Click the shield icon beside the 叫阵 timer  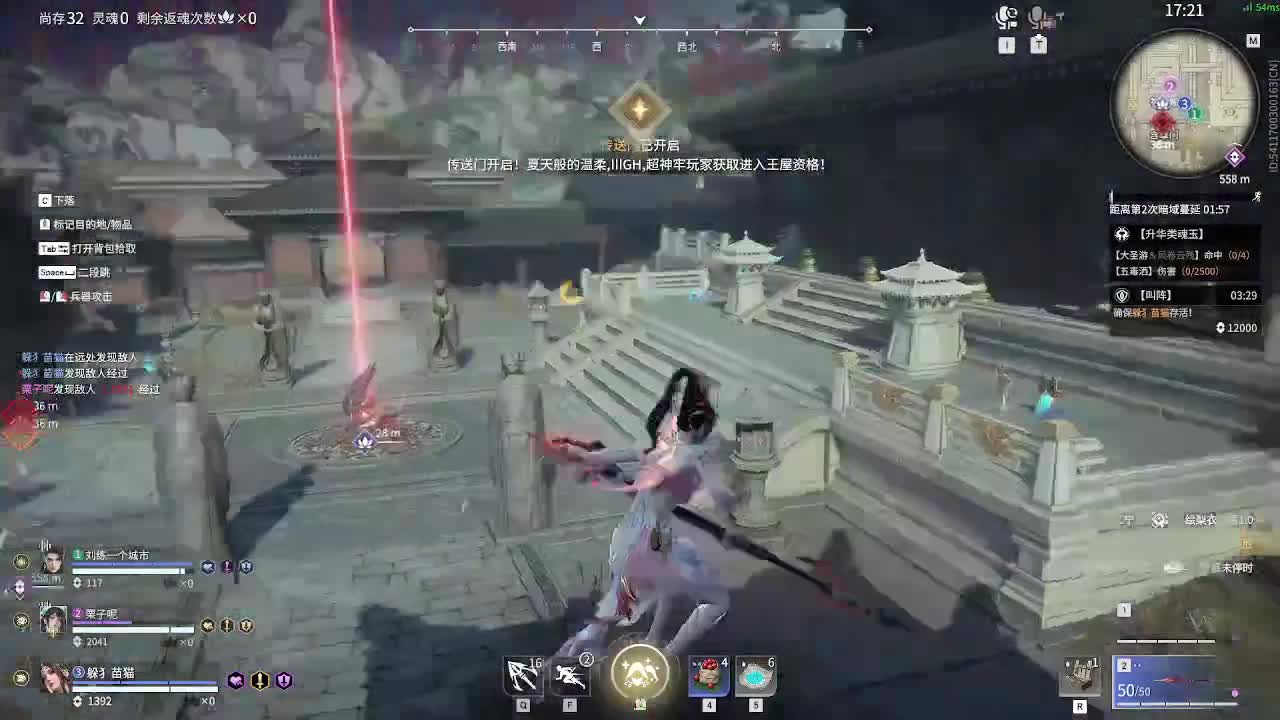1122,295
